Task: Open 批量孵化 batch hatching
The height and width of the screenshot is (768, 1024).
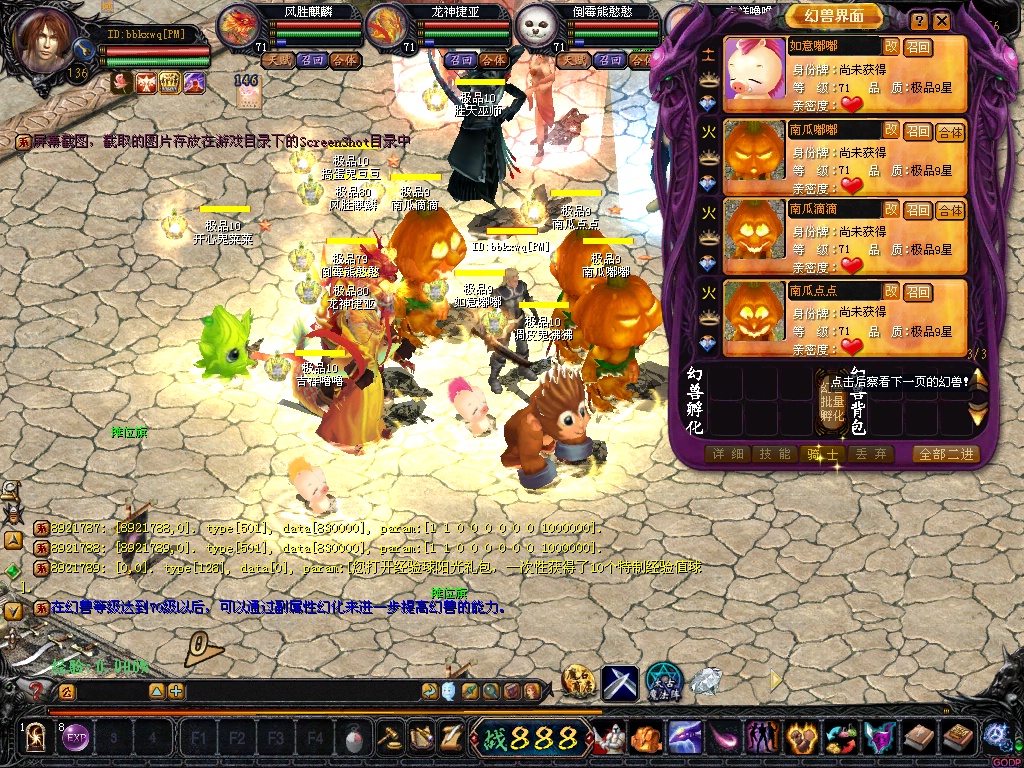Action: (x=832, y=400)
